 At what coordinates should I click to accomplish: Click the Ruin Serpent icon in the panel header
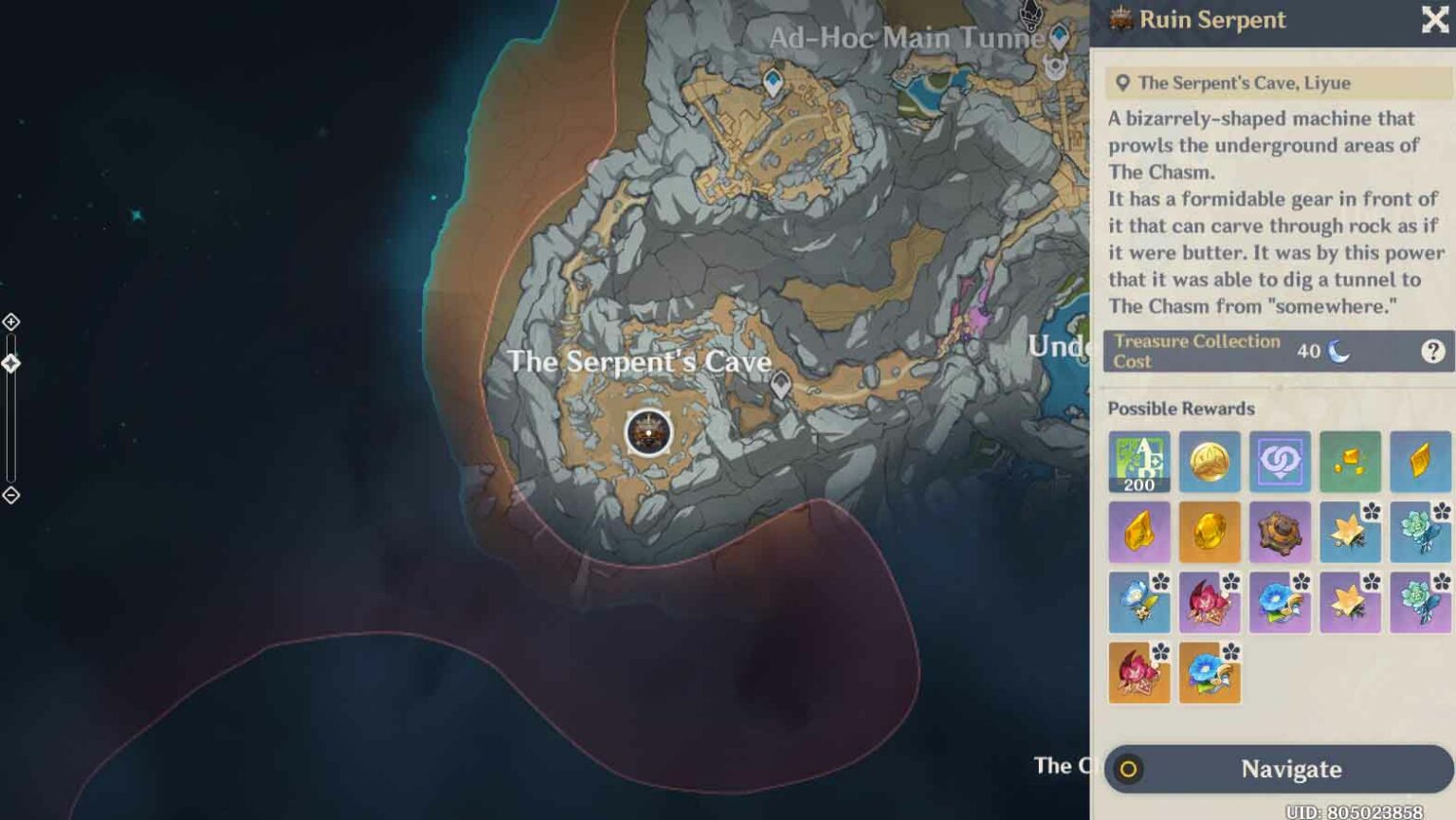[1122, 20]
